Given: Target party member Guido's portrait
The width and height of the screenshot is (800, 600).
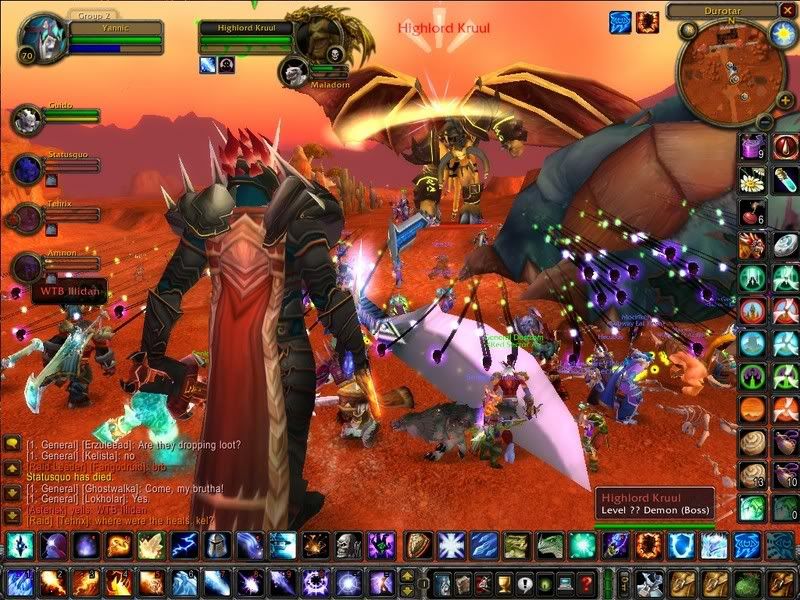Looking at the screenshot, I should (26, 119).
